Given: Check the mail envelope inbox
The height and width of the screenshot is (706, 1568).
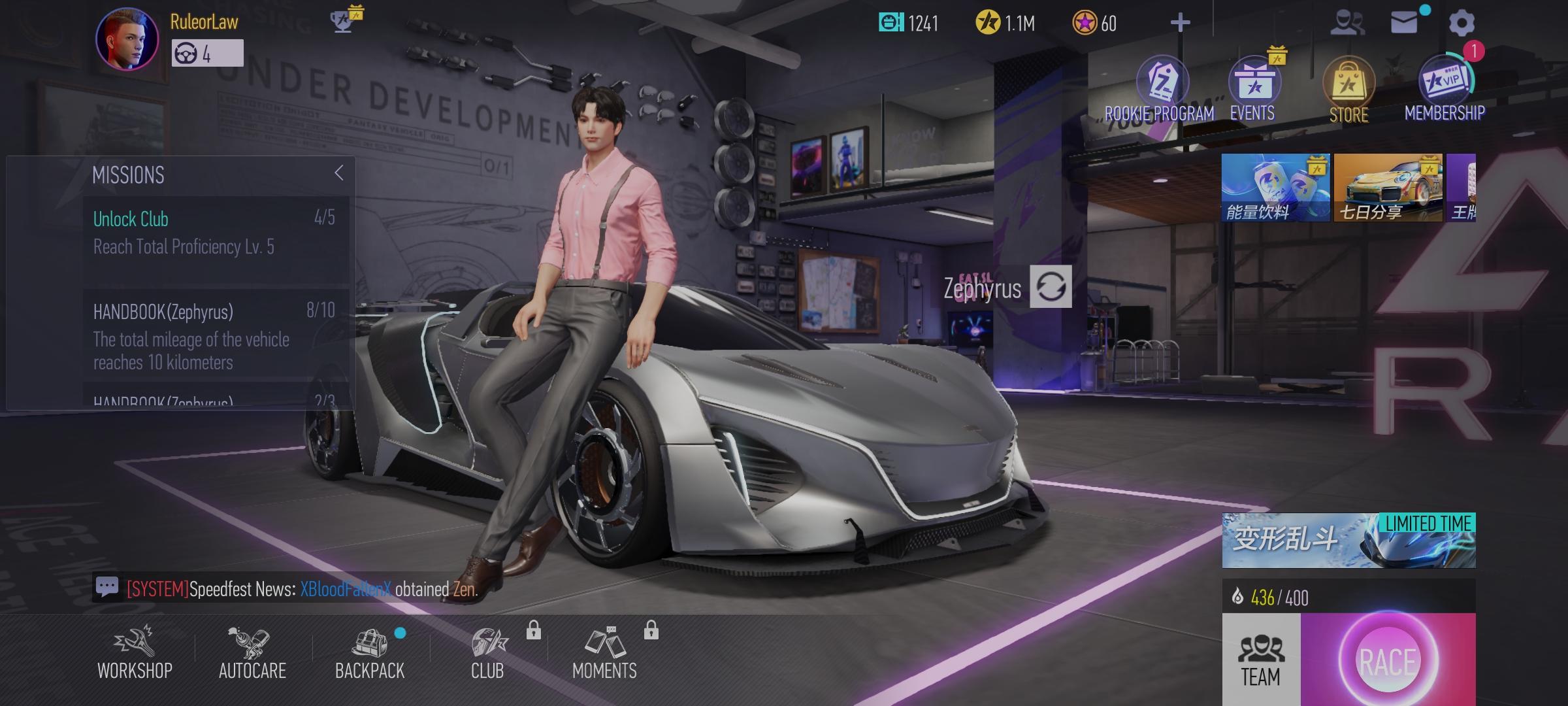Looking at the screenshot, I should [1403, 24].
